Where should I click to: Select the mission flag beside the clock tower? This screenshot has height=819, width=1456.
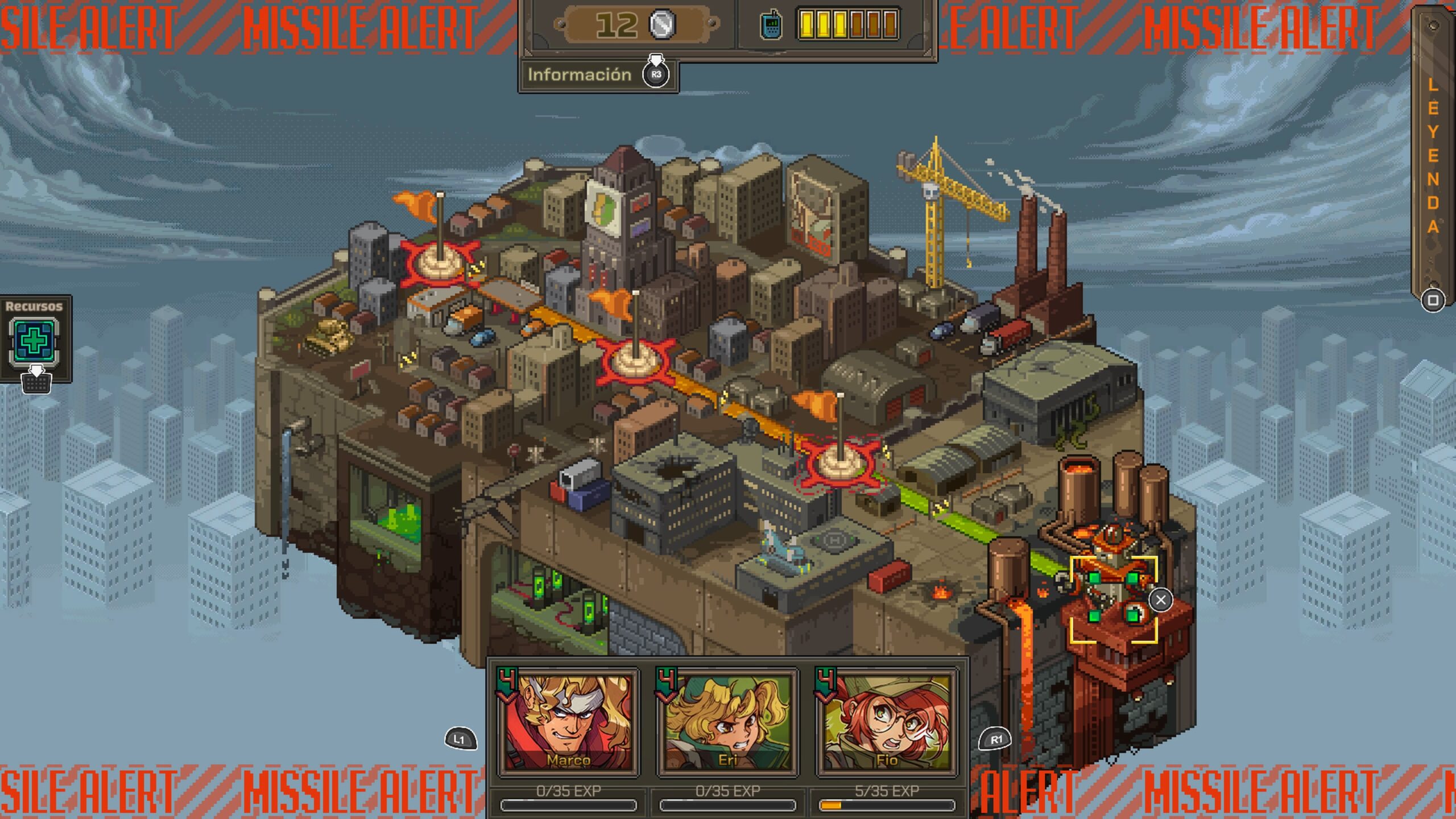point(635,359)
